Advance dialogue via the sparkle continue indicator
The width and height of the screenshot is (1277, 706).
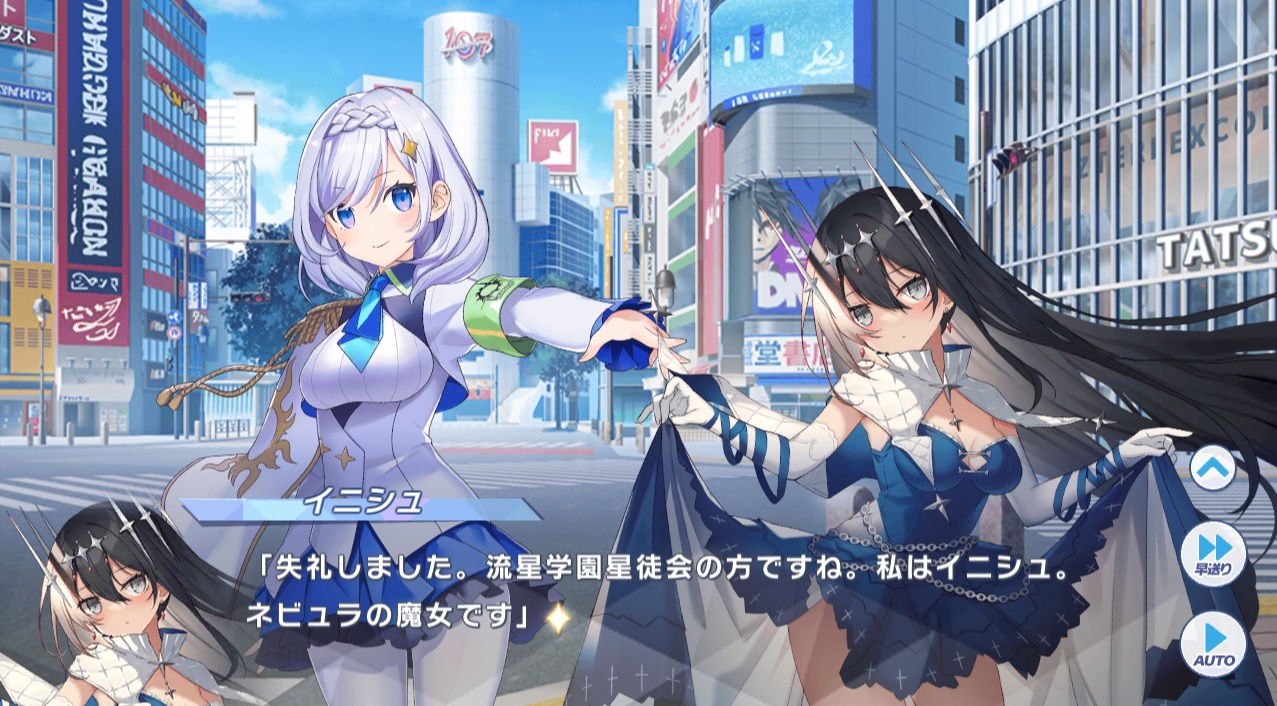pos(556,620)
